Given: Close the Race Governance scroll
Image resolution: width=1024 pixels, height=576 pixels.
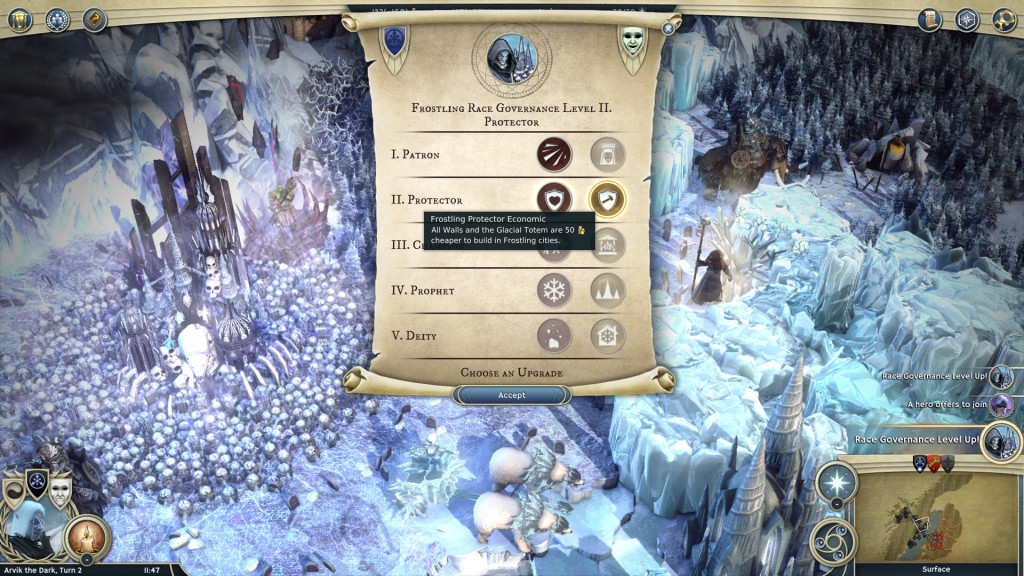Looking at the screenshot, I should pyautogui.click(x=668, y=29).
